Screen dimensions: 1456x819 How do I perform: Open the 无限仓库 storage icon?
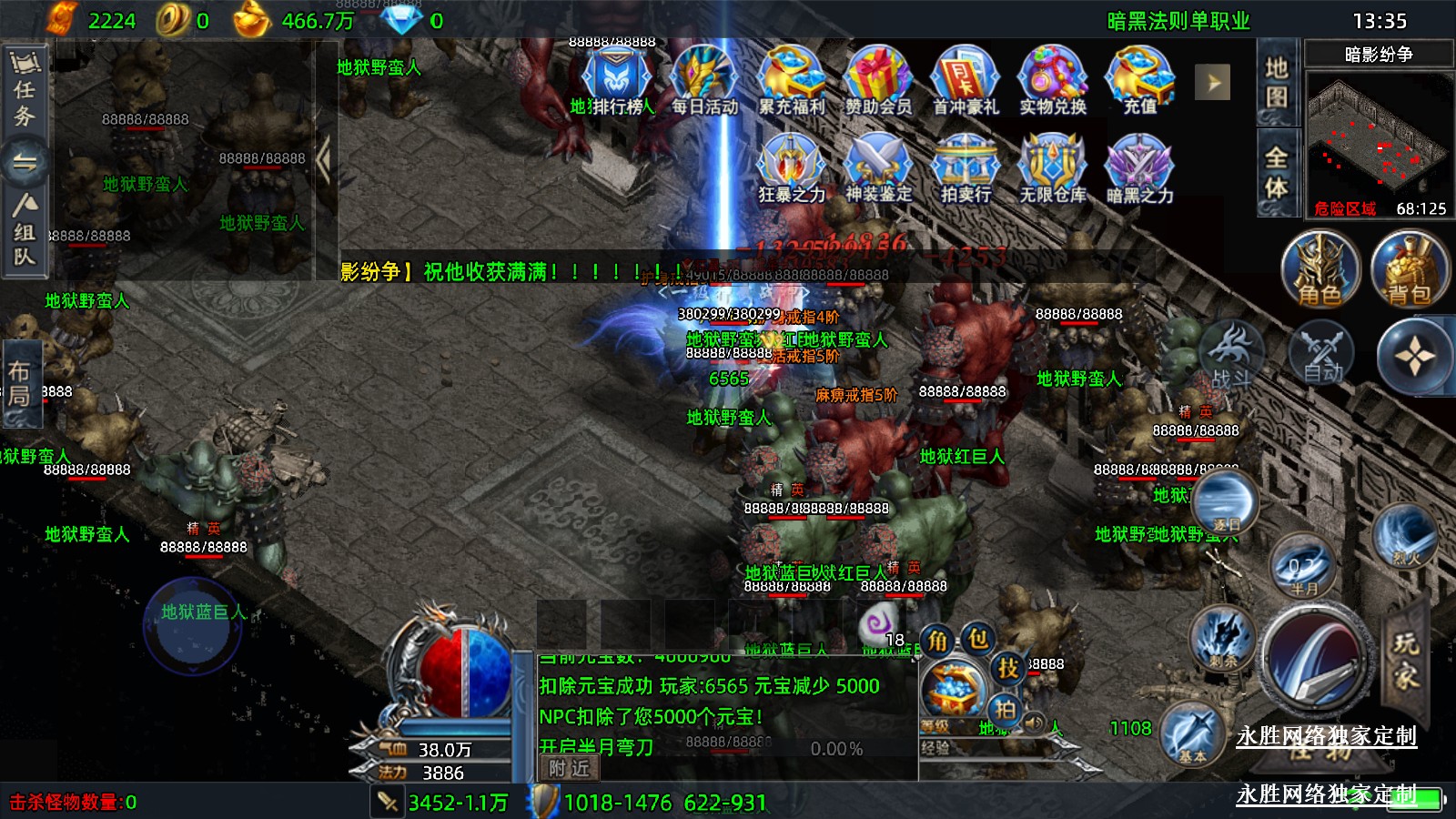(1053, 168)
